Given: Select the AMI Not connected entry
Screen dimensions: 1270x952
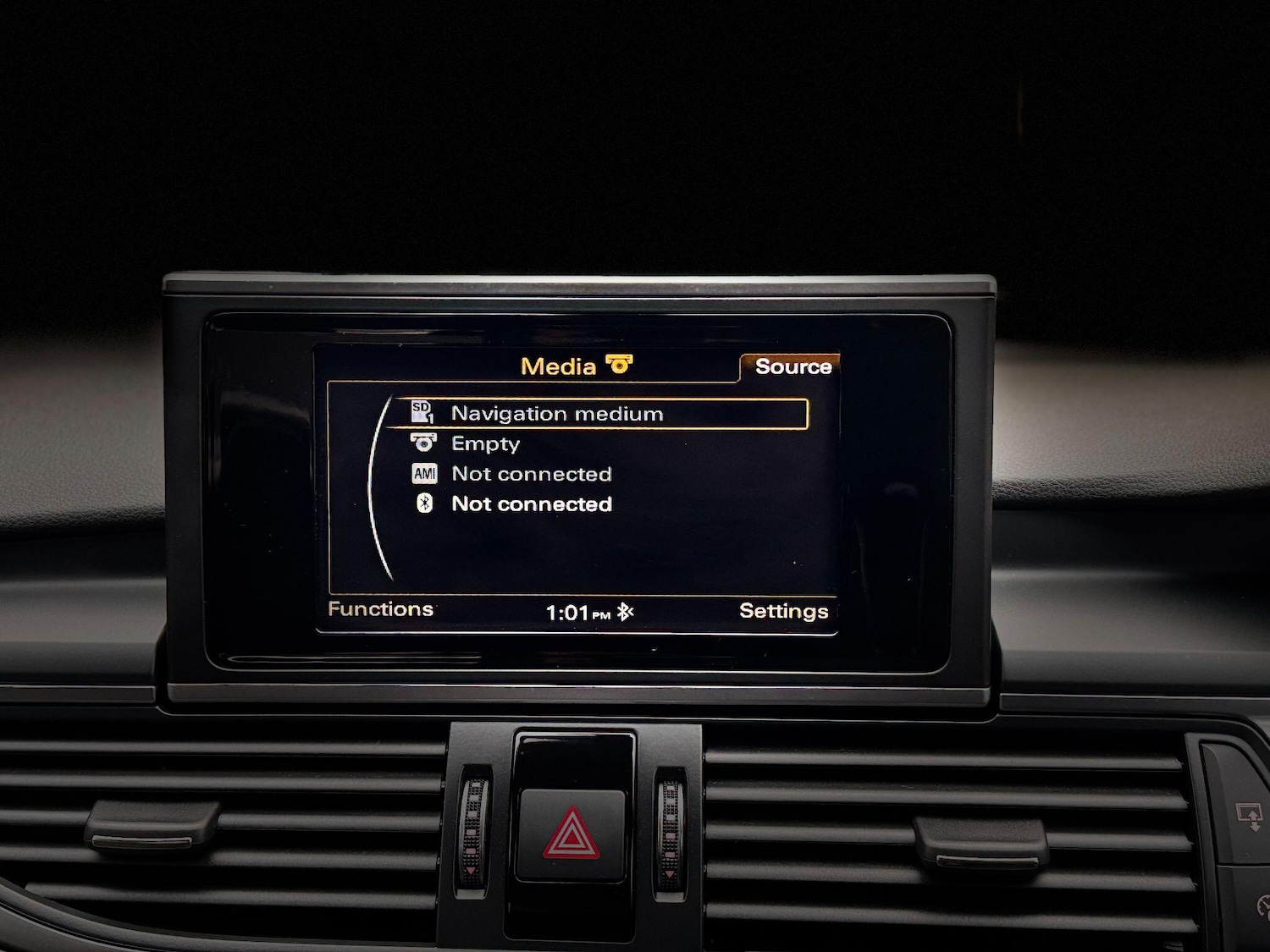Looking at the screenshot, I should click(531, 474).
